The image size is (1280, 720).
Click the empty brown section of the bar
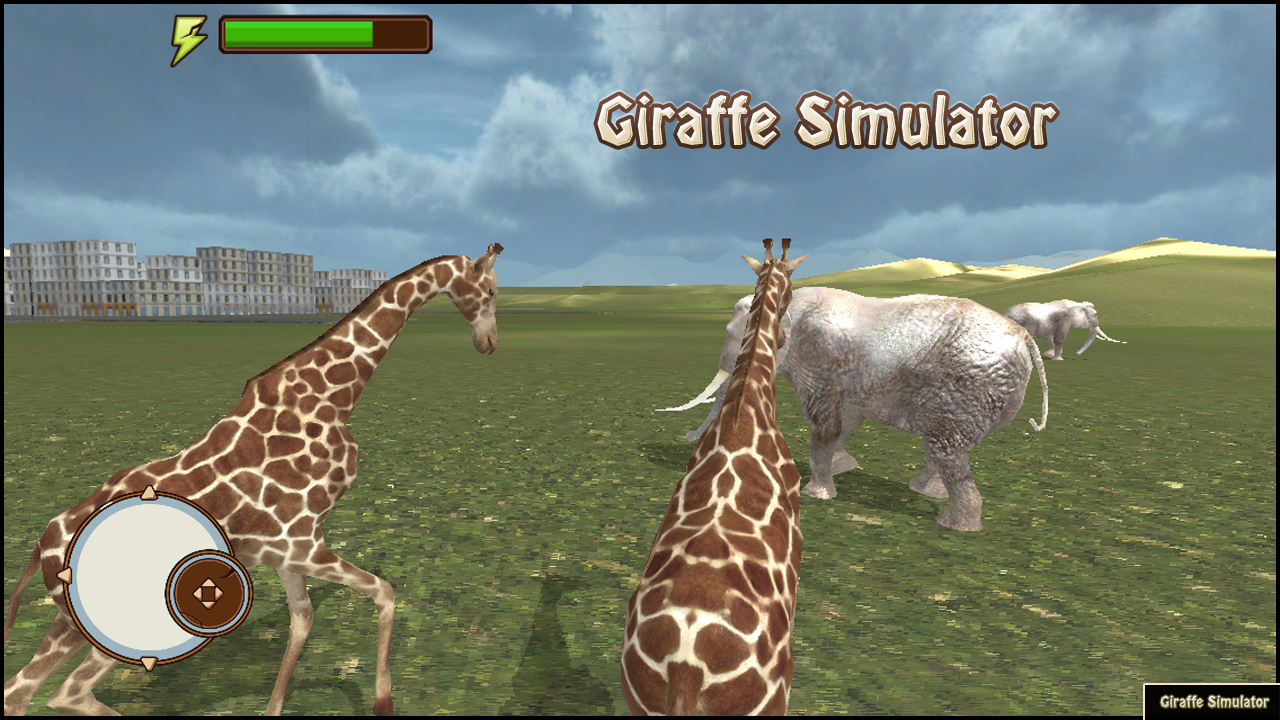click(x=400, y=33)
